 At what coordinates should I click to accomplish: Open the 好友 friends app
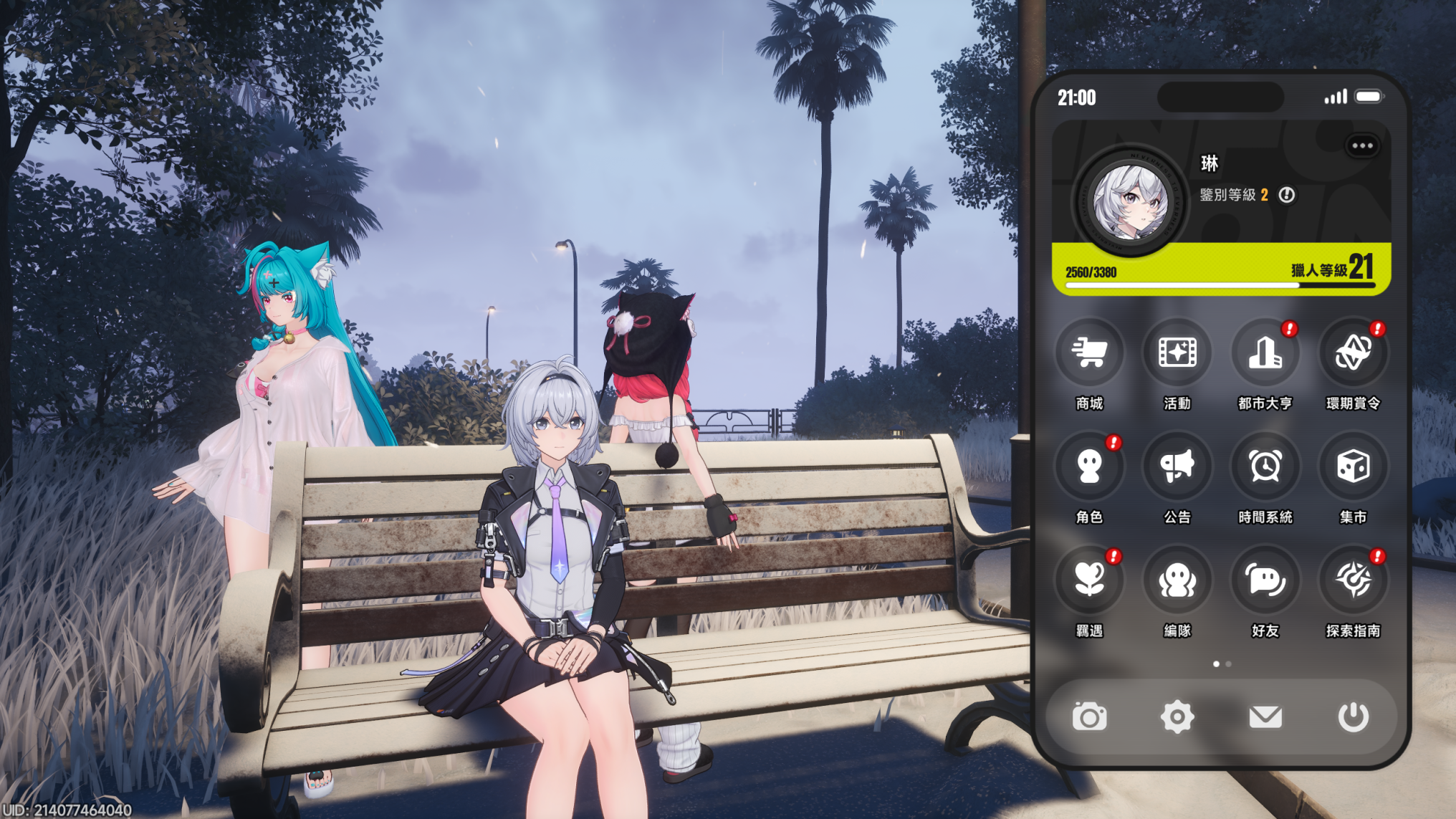[x=1265, y=580]
